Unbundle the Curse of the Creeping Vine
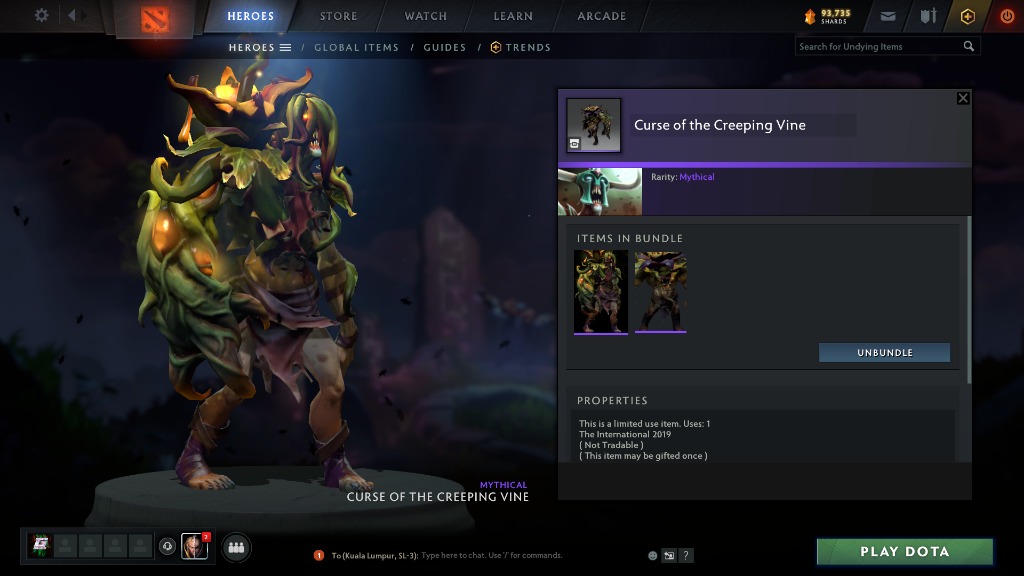The image size is (1024, 576). (884, 353)
